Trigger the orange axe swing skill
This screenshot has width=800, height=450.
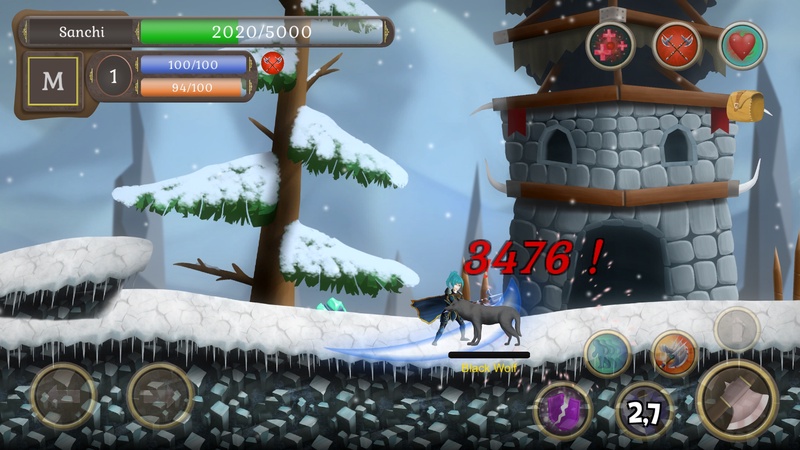[674, 353]
